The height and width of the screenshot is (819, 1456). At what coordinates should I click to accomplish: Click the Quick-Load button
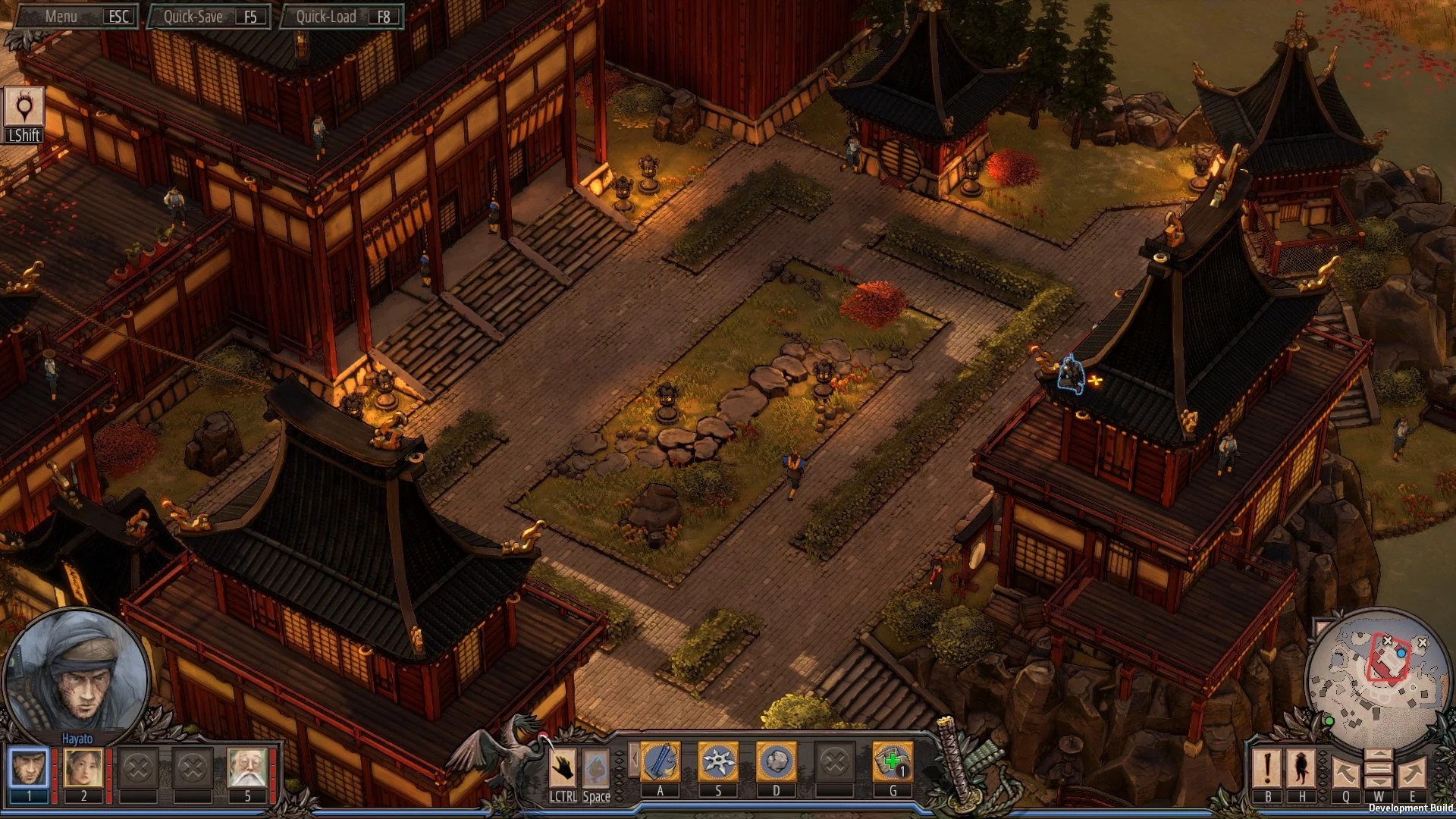coord(341,16)
